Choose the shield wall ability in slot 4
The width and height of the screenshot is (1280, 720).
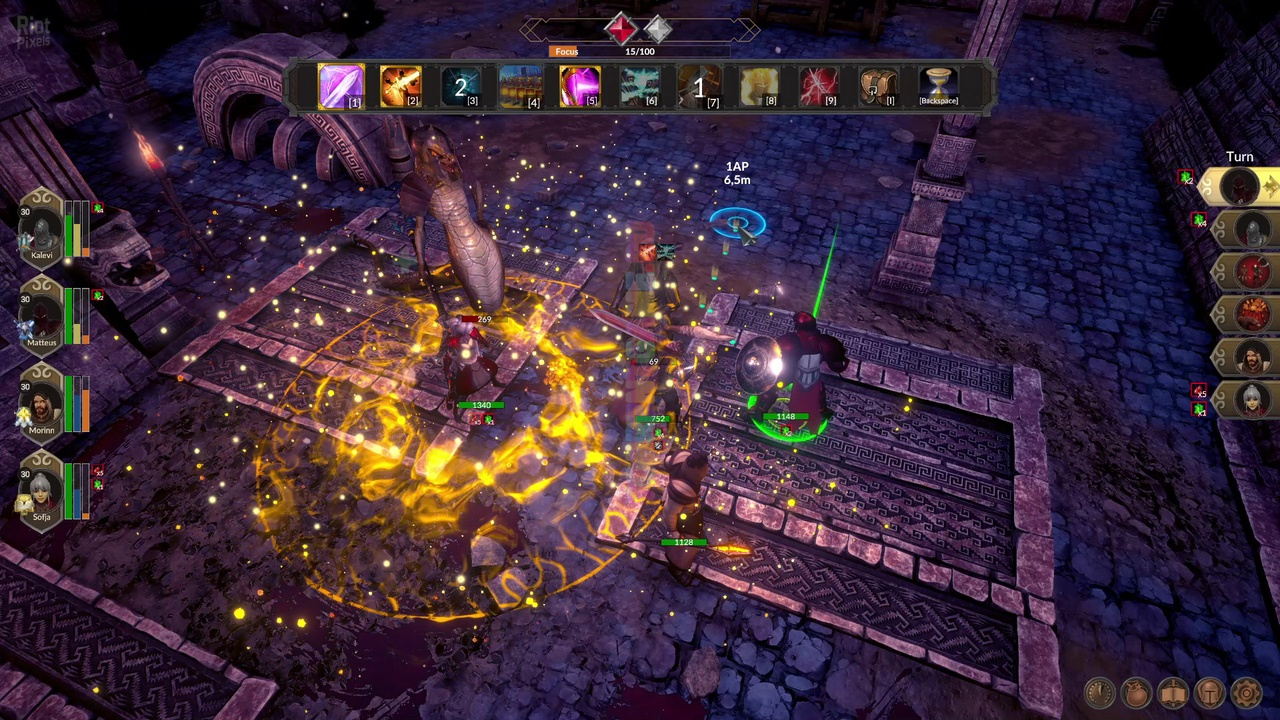click(520, 85)
